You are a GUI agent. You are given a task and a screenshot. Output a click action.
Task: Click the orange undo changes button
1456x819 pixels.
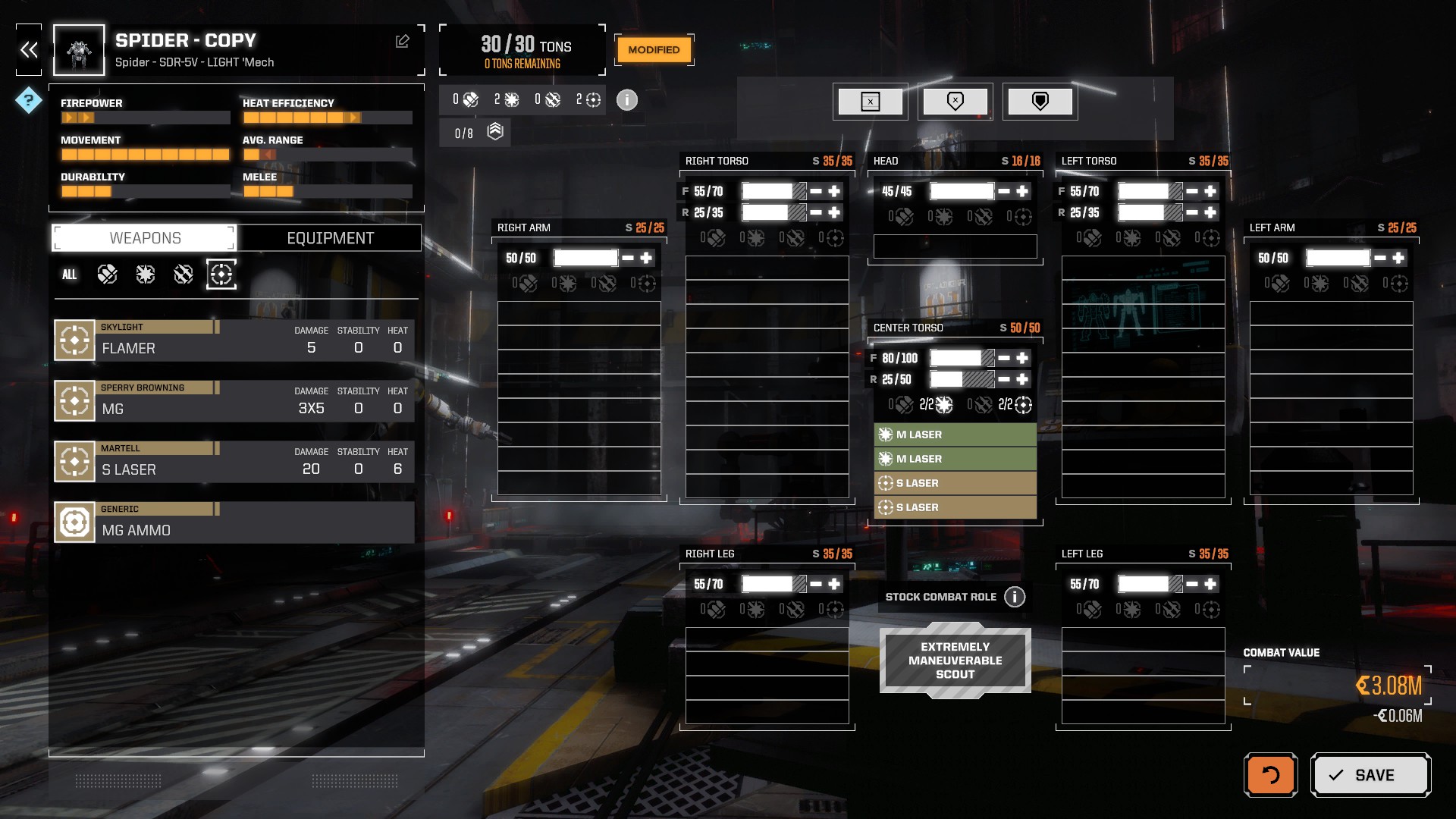tap(1270, 775)
